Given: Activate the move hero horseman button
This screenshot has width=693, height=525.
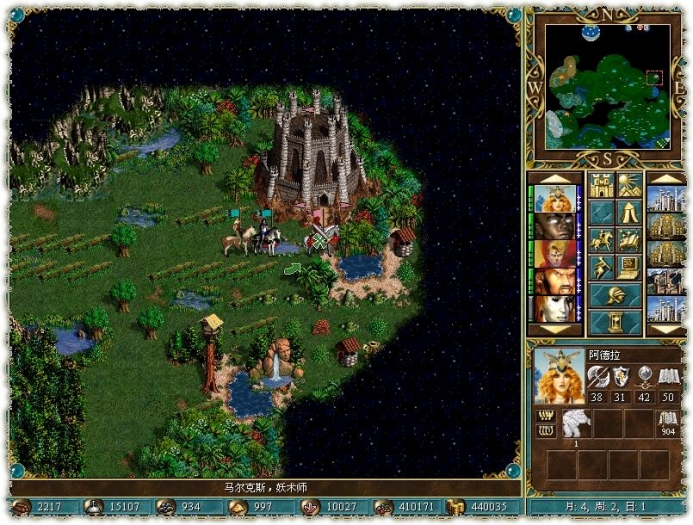Looking at the screenshot, I should click(601, 240).
